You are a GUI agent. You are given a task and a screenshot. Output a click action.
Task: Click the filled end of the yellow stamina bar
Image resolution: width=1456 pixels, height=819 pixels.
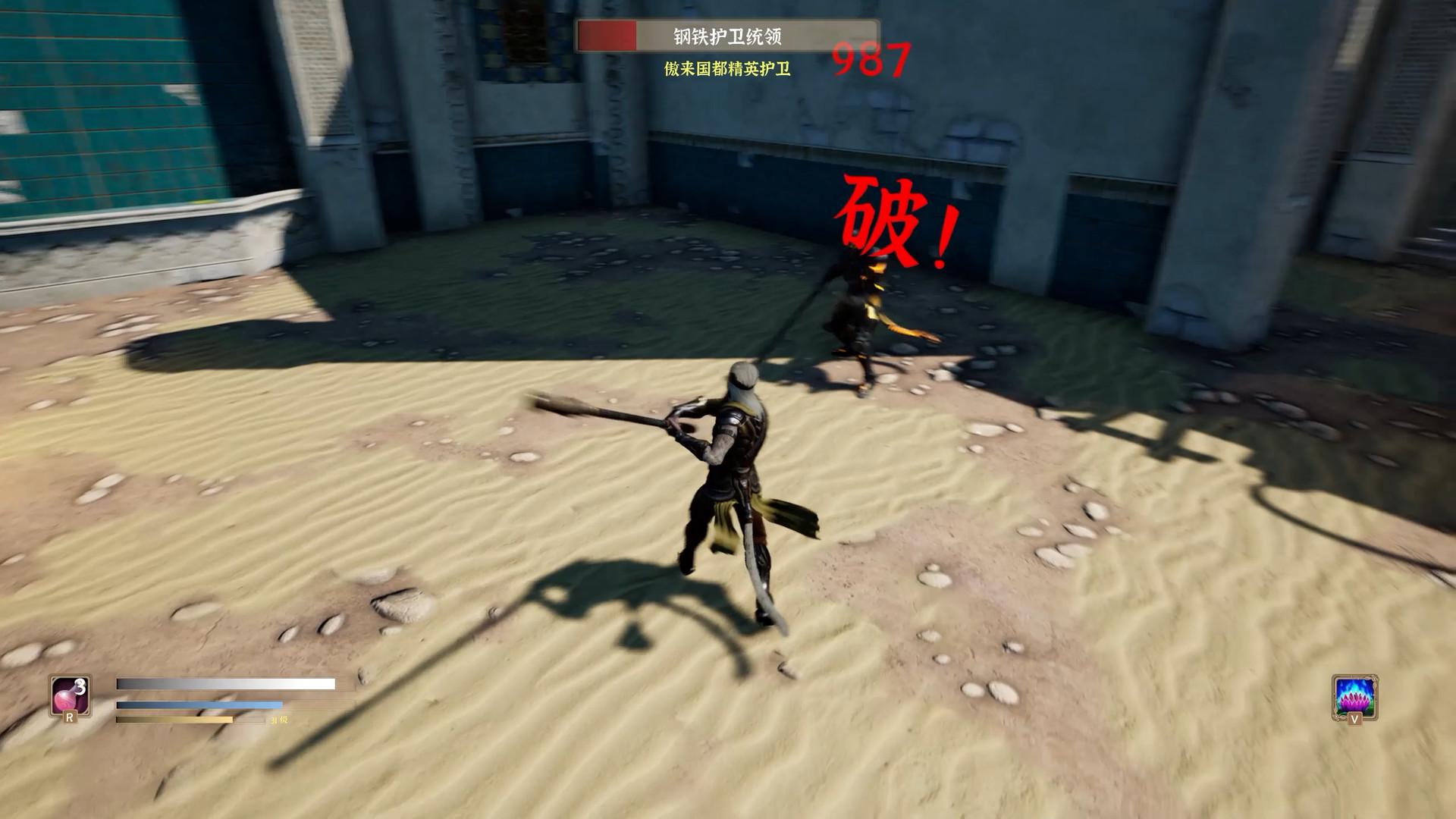230,720
